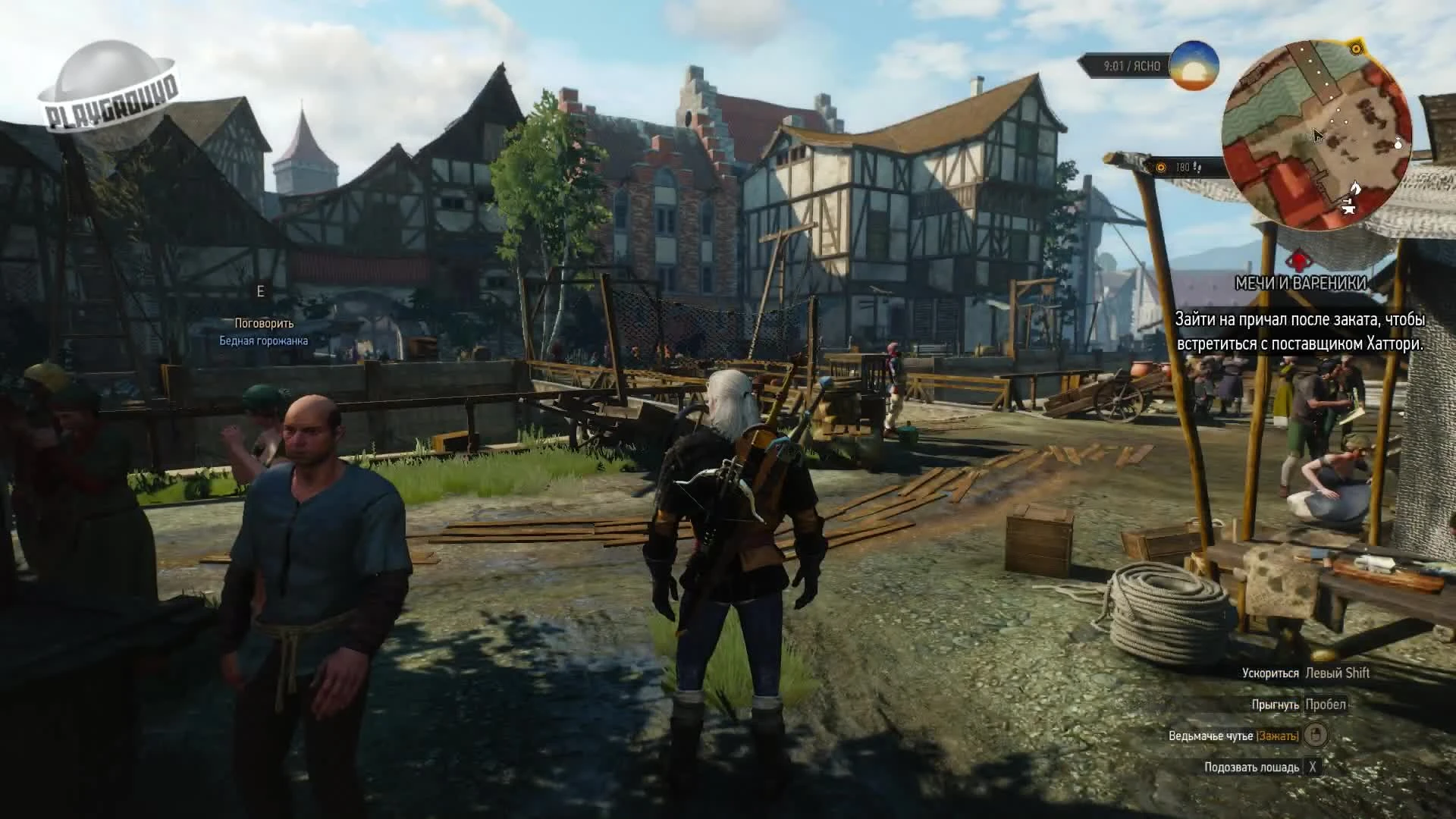The height and width of the screenshot is (819, 1456).
Task: Click the mouse-button icon for Ведьмачье чутье
Action: click(1317, 736)
